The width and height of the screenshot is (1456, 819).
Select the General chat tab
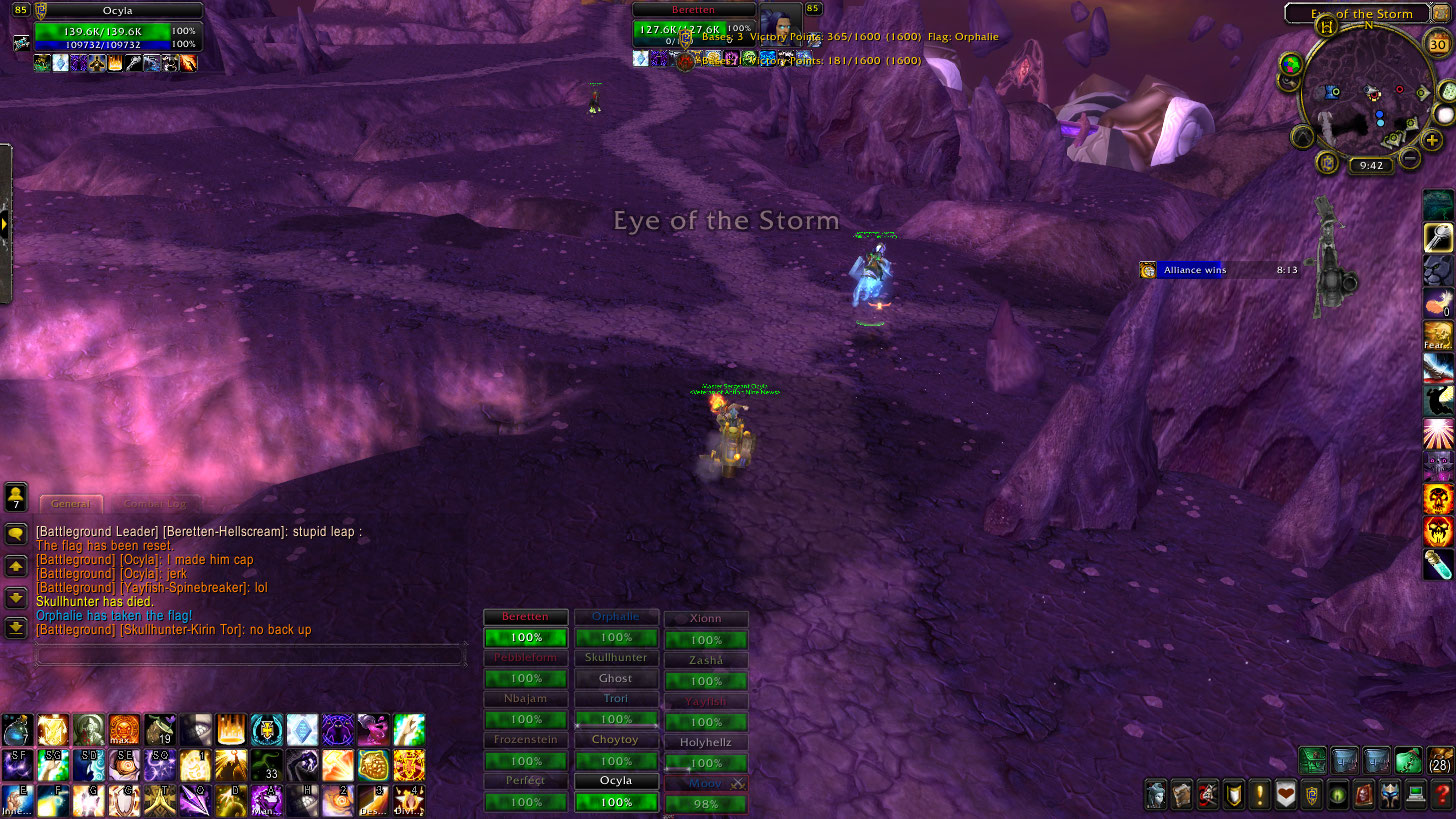[x=71, y=504]
